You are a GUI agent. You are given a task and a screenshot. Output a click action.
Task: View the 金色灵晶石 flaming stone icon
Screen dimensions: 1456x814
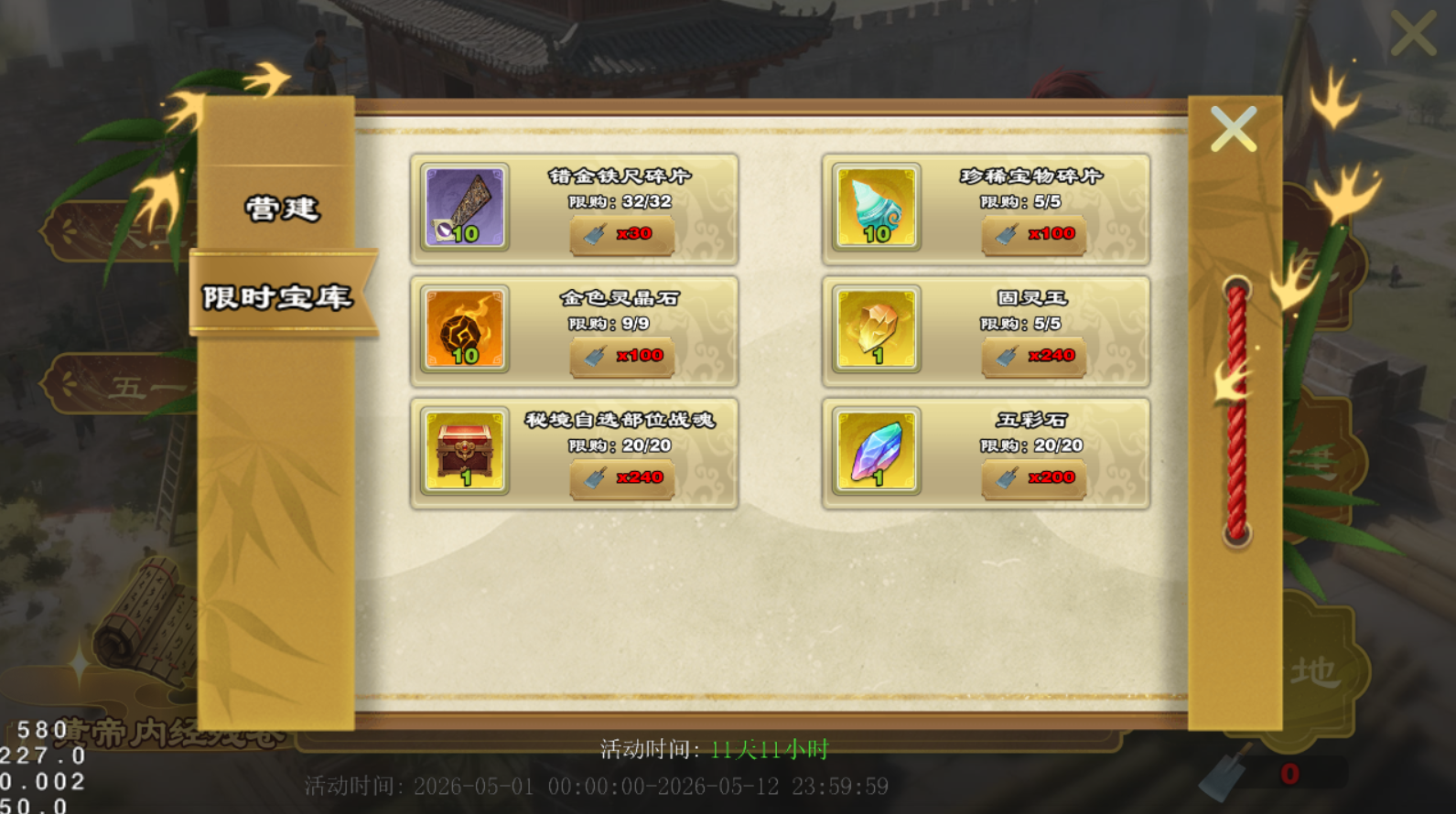point(465,329)
